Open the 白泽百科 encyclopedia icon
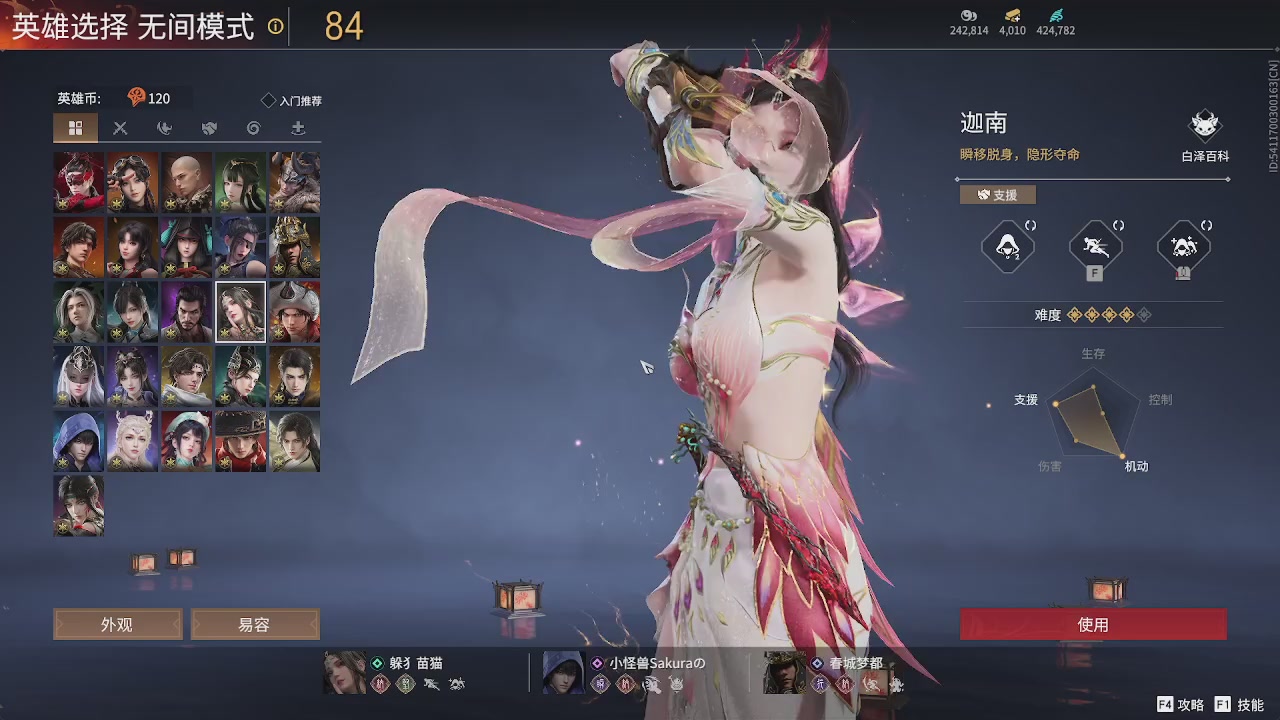 coord(1204,124)
